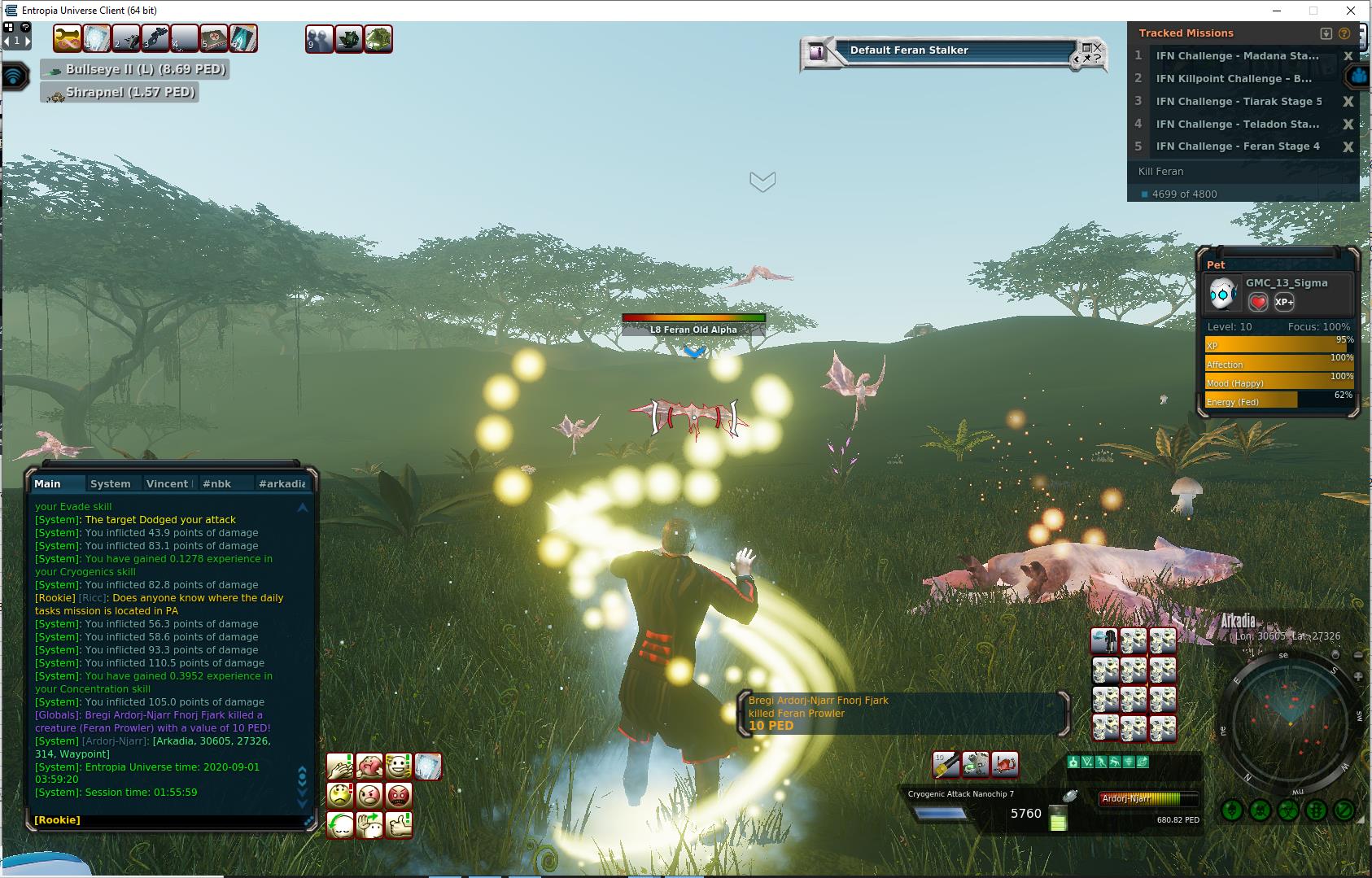Click the pet XP+ button
This screenshot has width=1372, height=878.
[x=1284, y=302]
